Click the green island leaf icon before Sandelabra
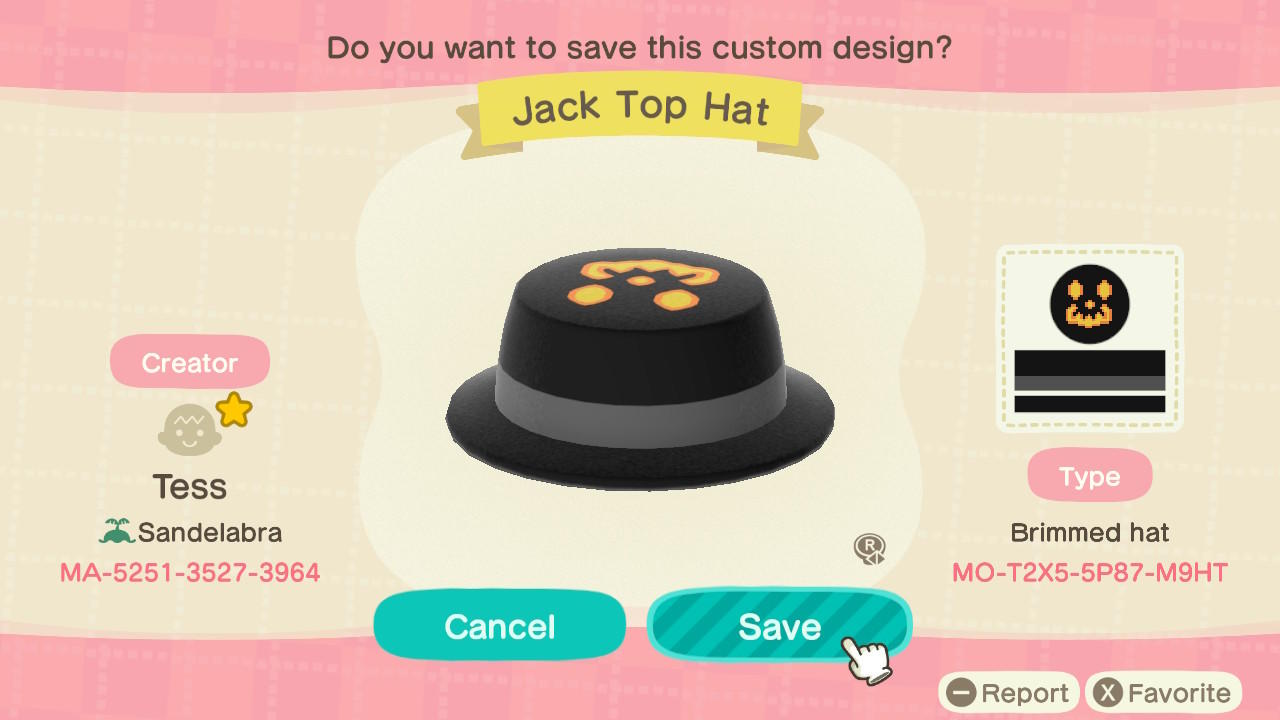This screenshot has width=1280, height=720. pyautogui.click(x=118, y=533)
